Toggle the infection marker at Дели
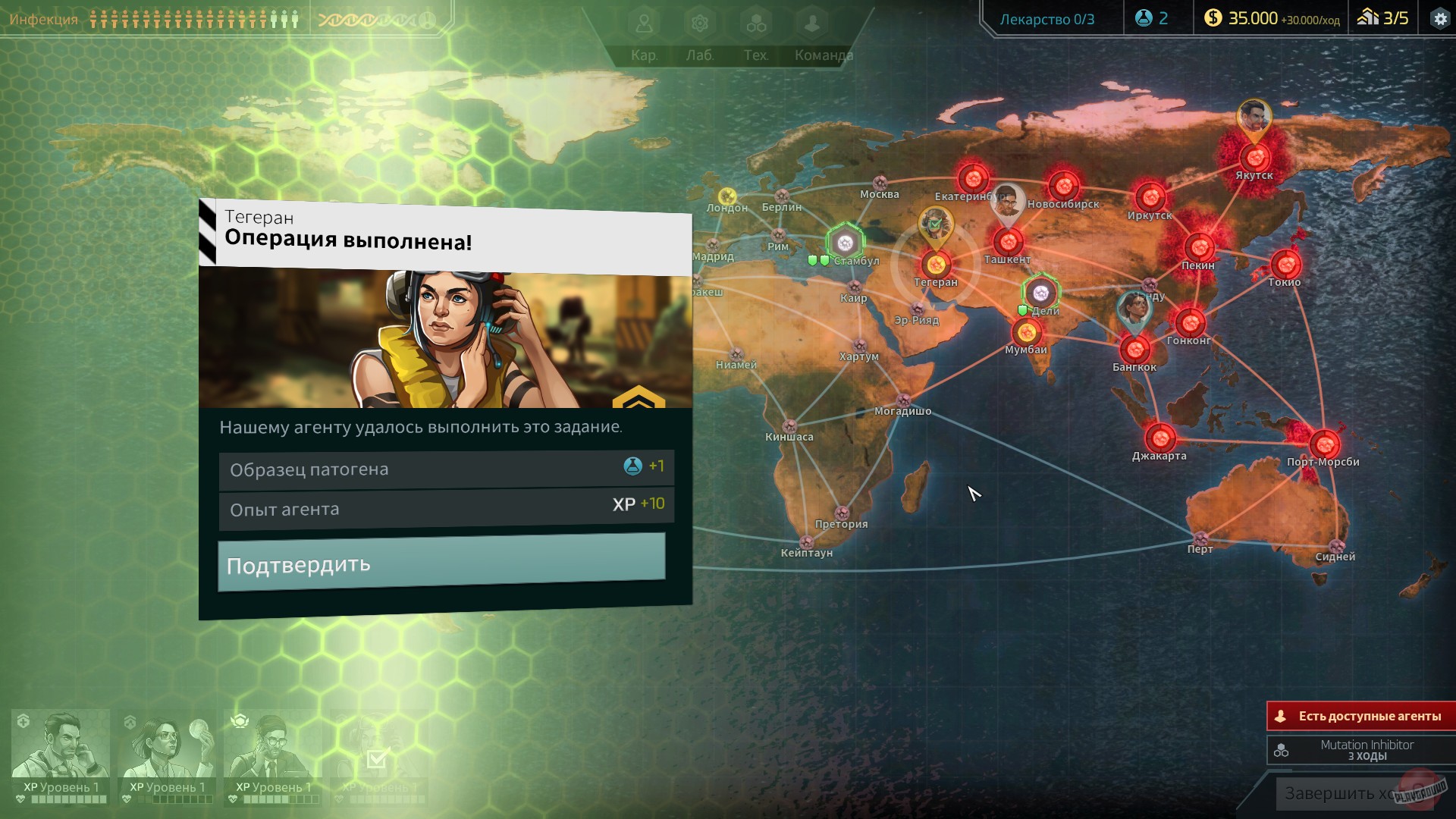 (1040, 291)
